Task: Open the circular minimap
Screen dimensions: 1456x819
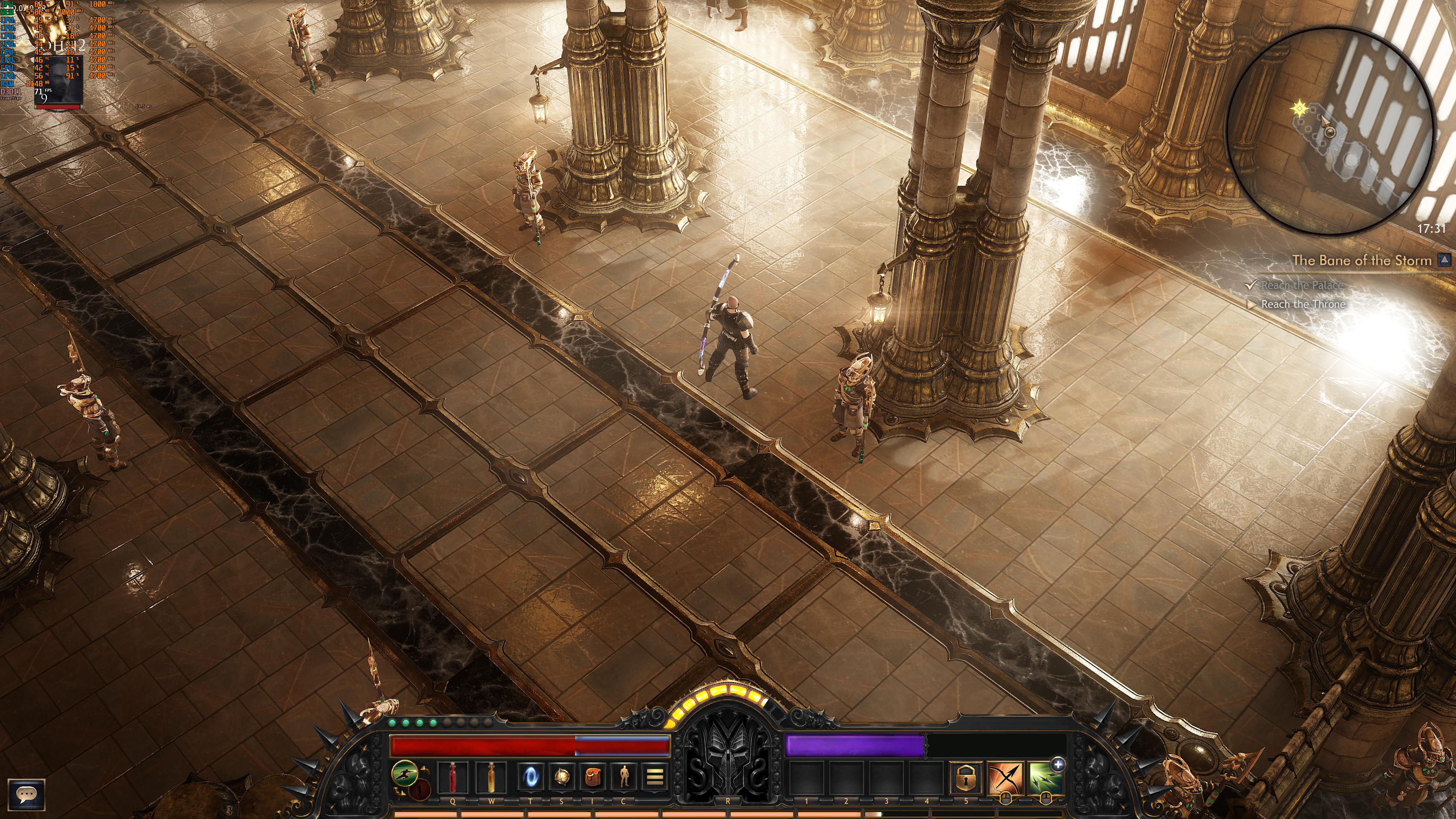Action: pyautogui.click(x=1330, y=130)
